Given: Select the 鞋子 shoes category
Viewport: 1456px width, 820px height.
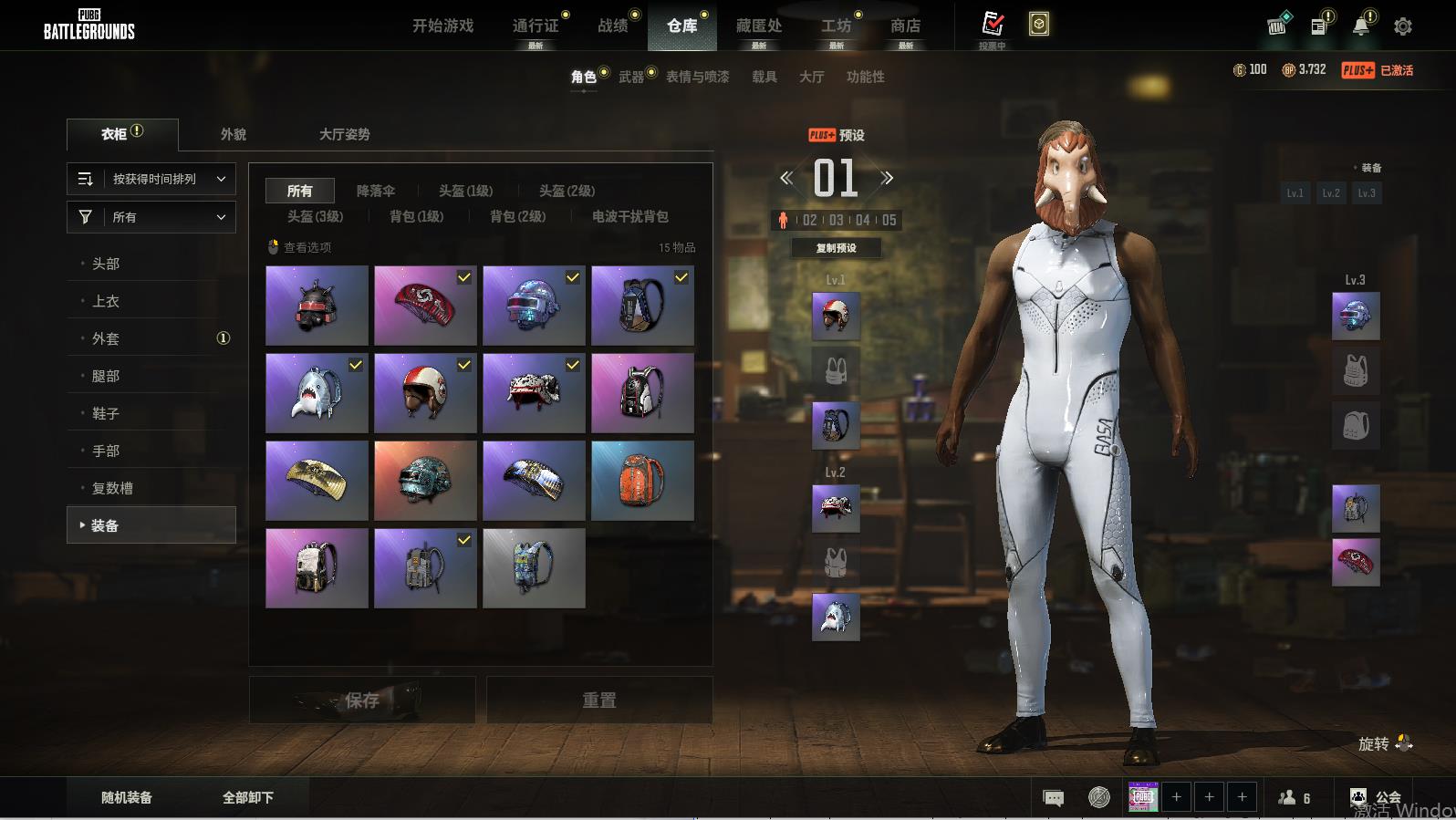Looking at the screenshot, I should [x=106, y=413].
